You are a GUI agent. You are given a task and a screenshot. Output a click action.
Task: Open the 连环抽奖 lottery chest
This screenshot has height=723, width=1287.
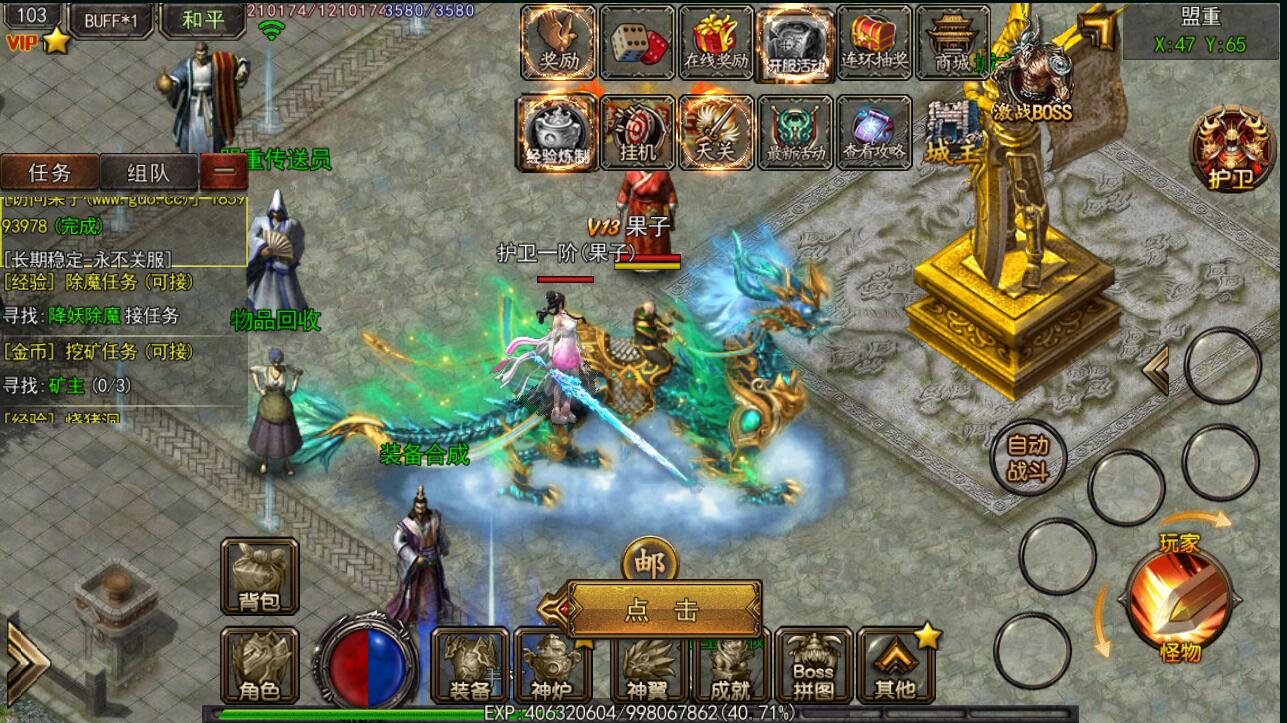coord(874,42)
